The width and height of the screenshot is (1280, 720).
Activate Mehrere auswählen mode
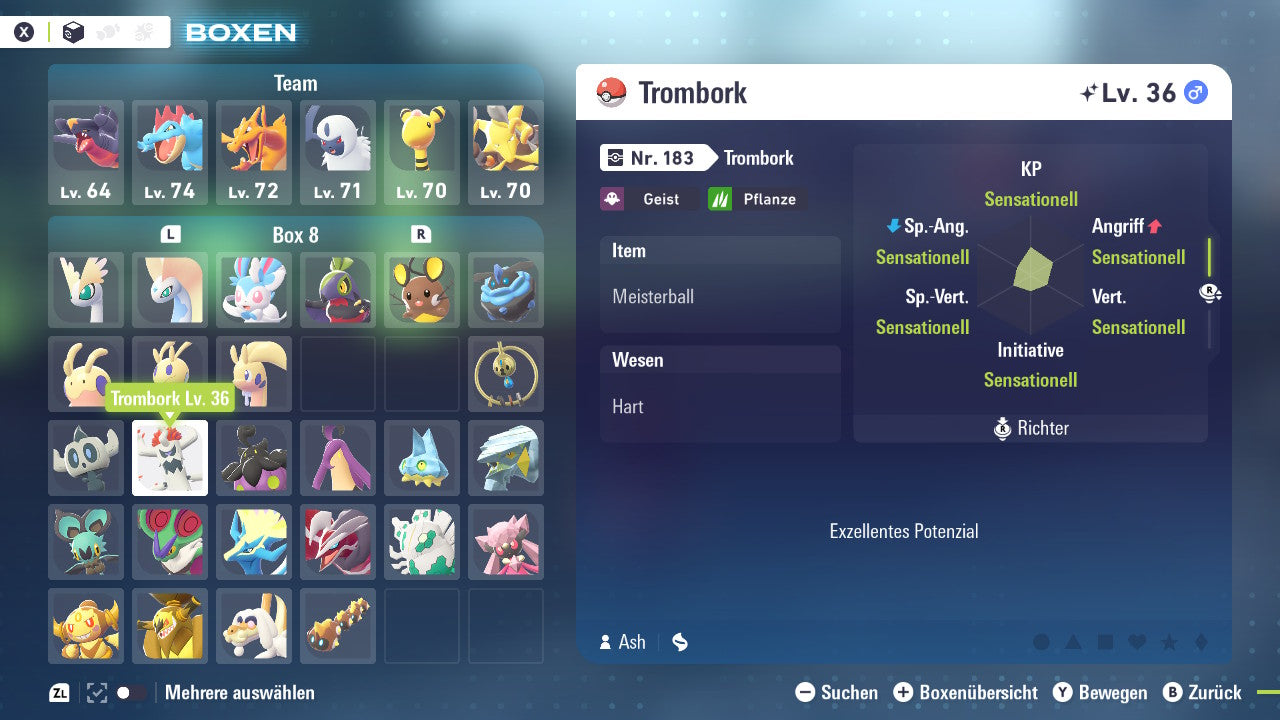[240, 692]
